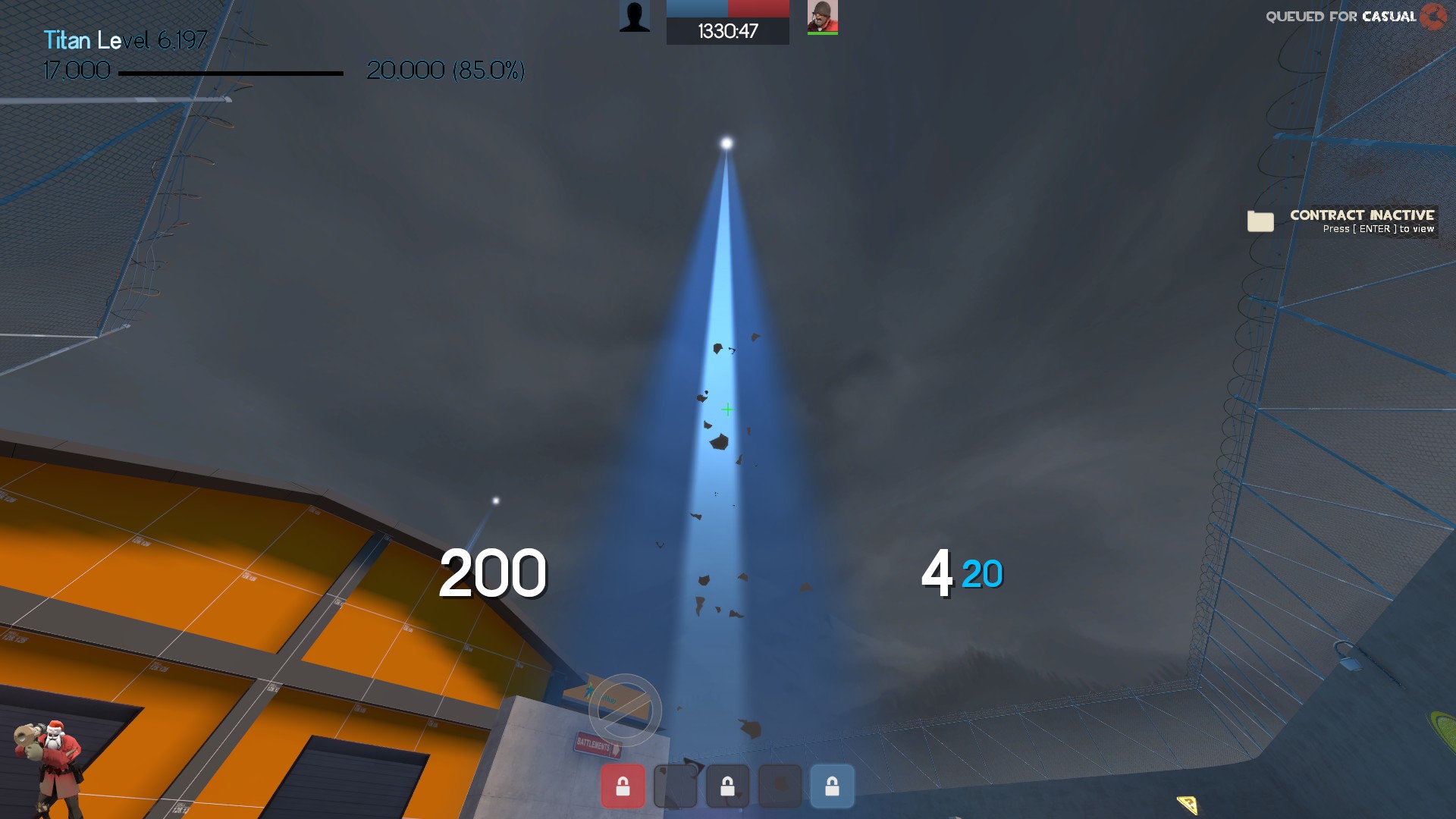Click the Queued for Casual status
This screenshot has height=819, width=1456.
pyautogui.click(x=1341, y=17)
